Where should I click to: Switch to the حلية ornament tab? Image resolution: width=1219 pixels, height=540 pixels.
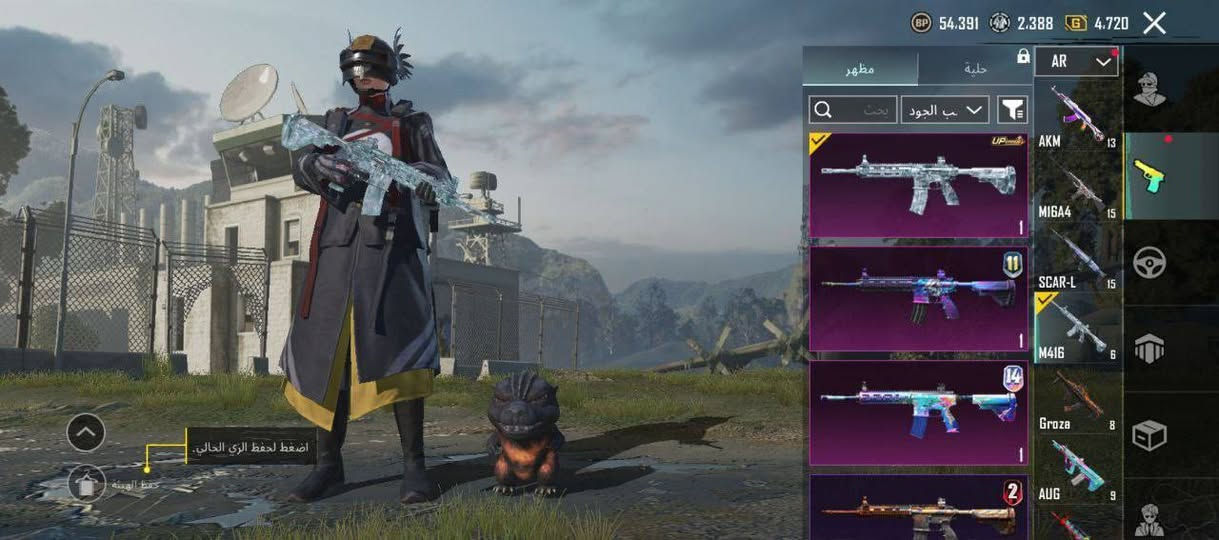(x=975, y=68)
